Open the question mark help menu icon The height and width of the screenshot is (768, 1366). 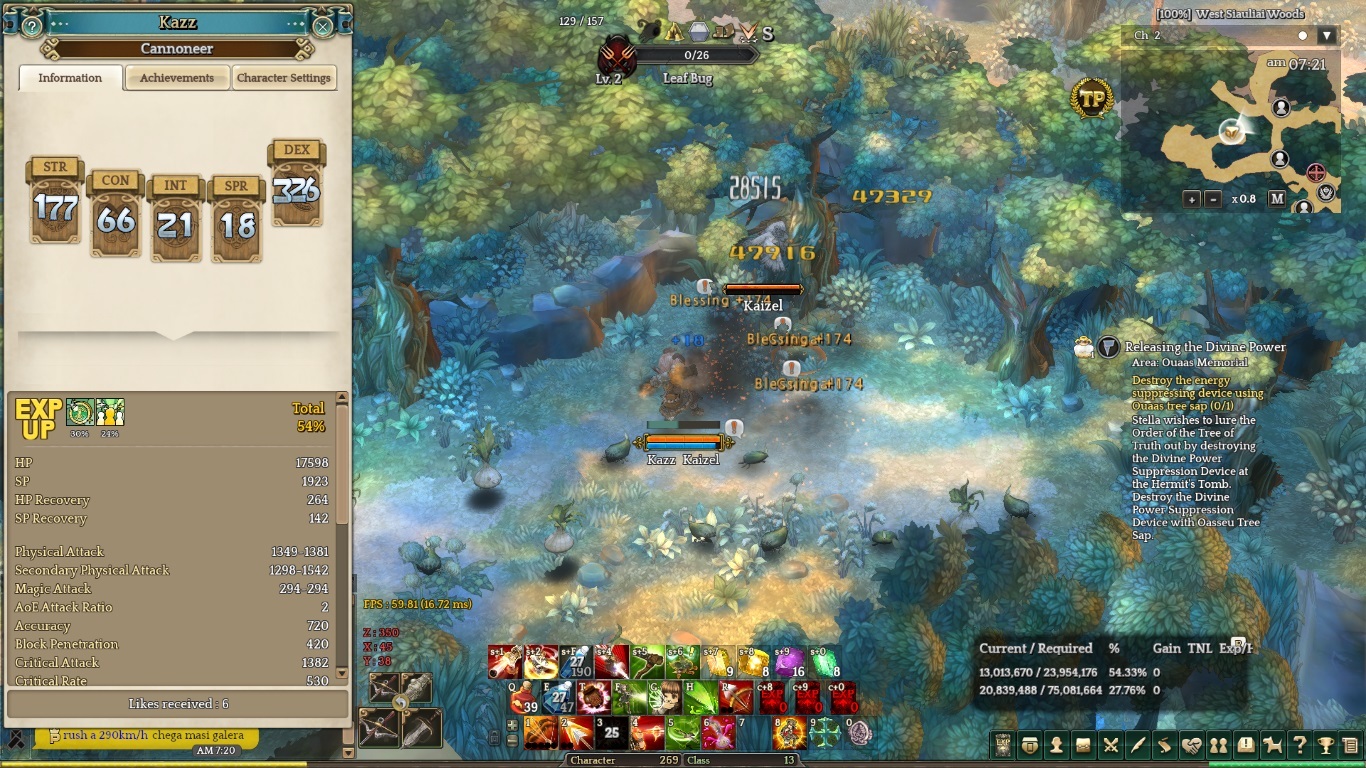click(1299, 745)
